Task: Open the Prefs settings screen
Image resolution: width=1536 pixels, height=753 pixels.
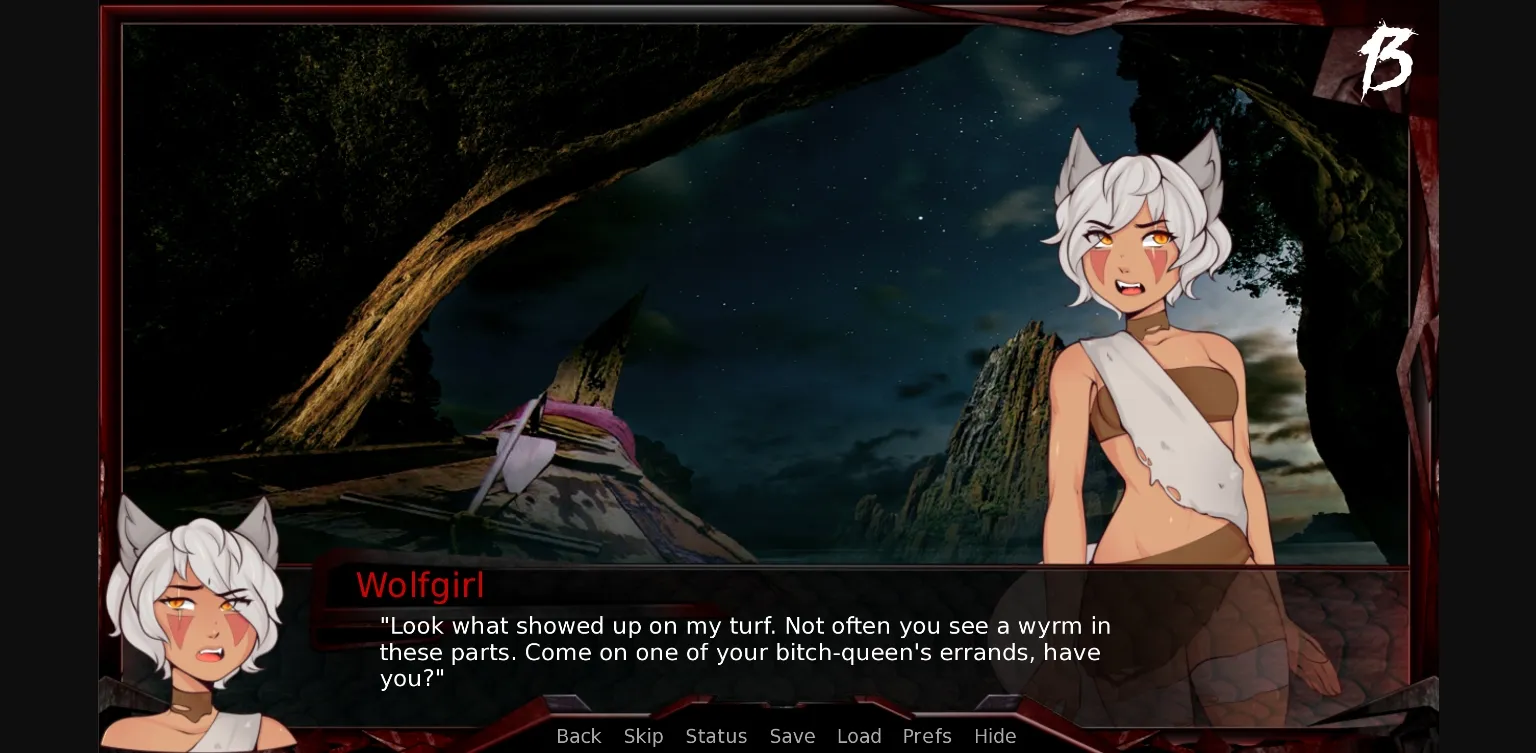Action: tap(926, 736)
